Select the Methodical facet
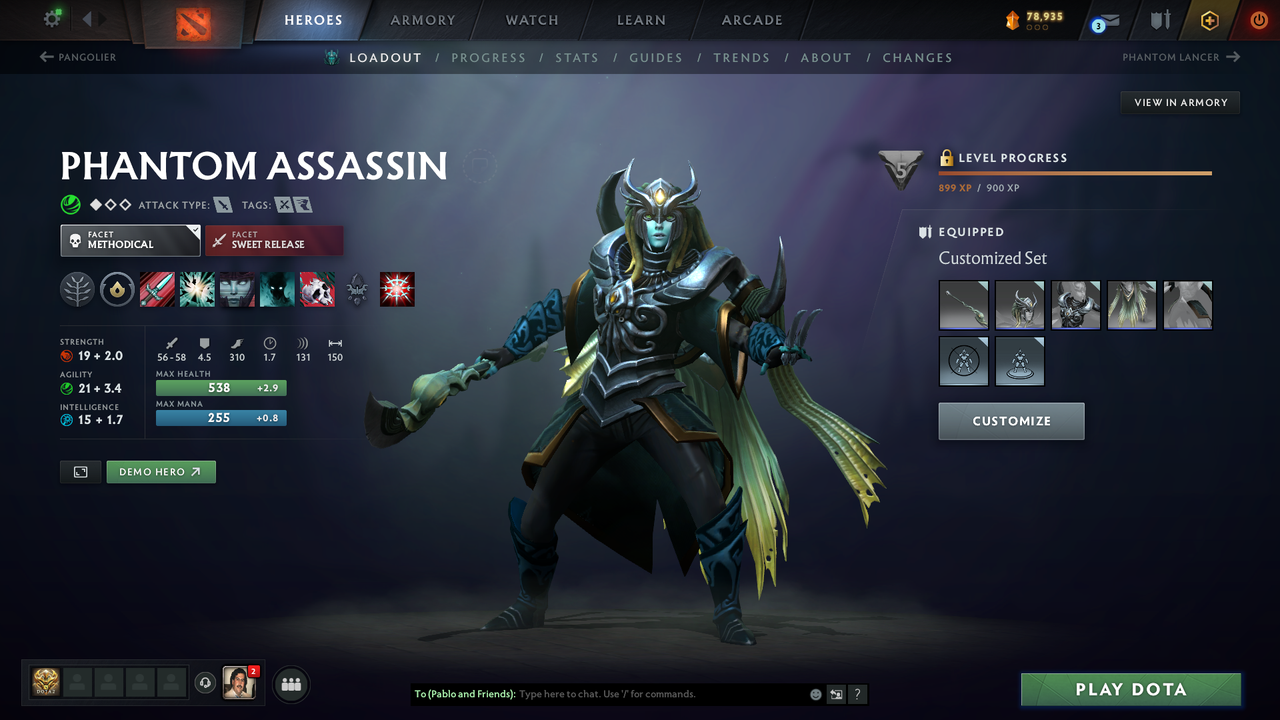1280x720 pixels. point(130,240)
